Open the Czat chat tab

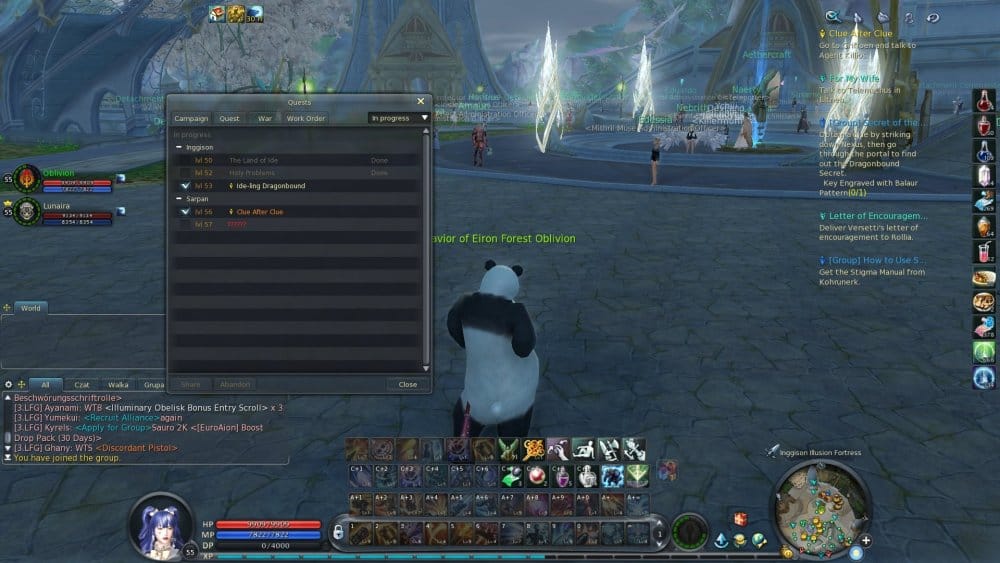[x=82, y=384]
